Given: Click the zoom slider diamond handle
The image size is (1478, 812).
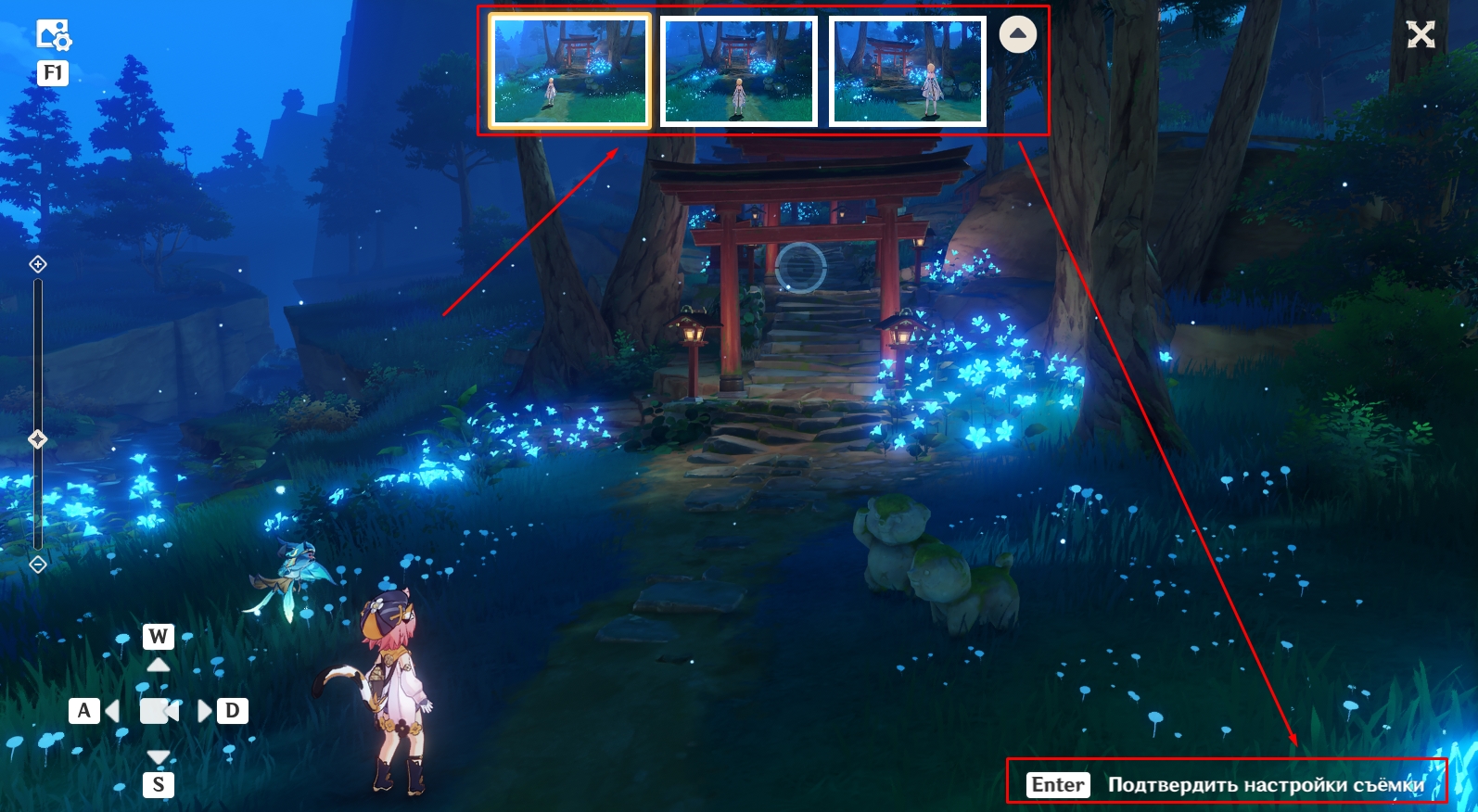Looking at the screenshot, I should point(38,439).
